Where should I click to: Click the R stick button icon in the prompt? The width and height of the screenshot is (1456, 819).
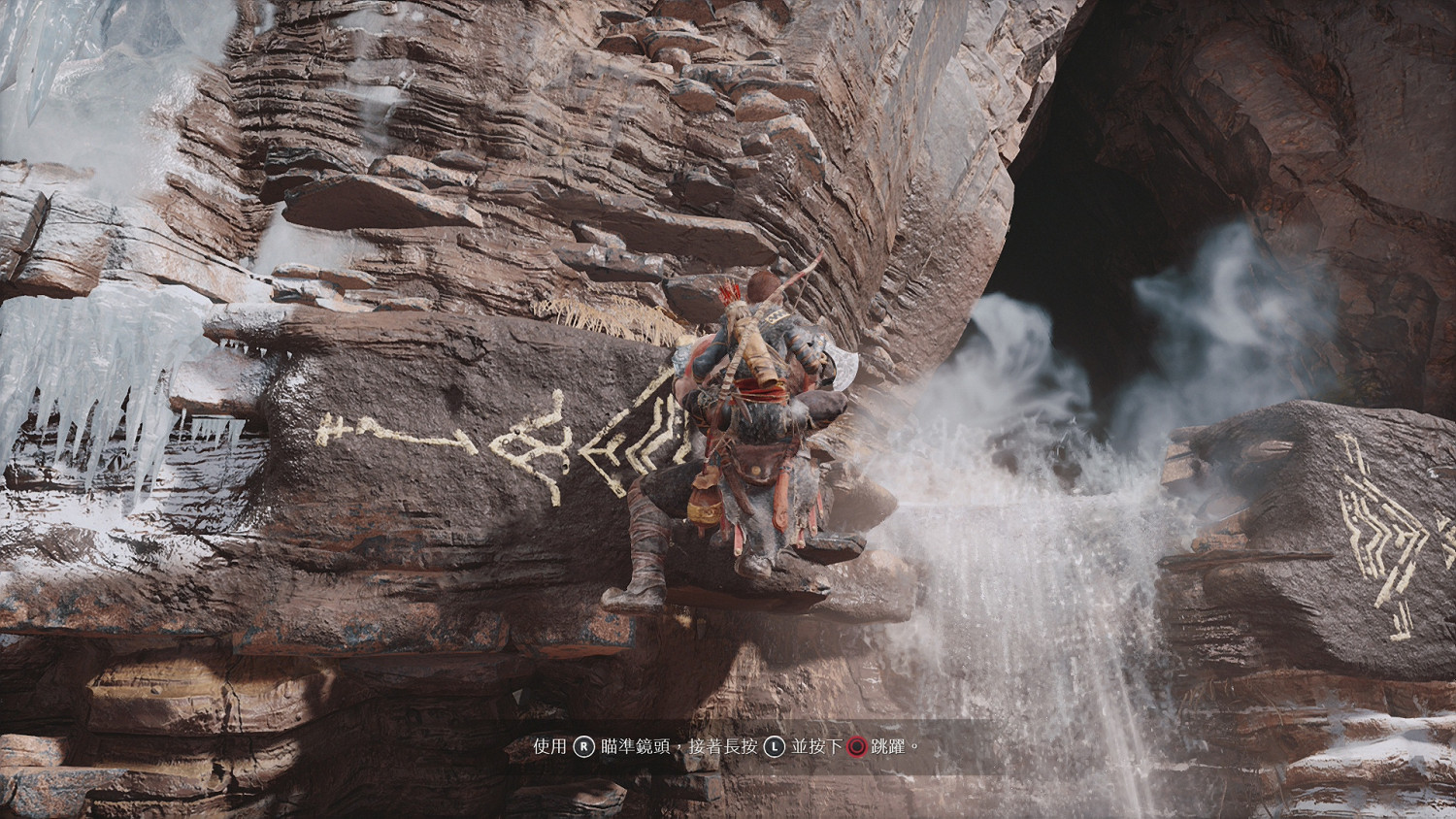click(x=584, y=747)
